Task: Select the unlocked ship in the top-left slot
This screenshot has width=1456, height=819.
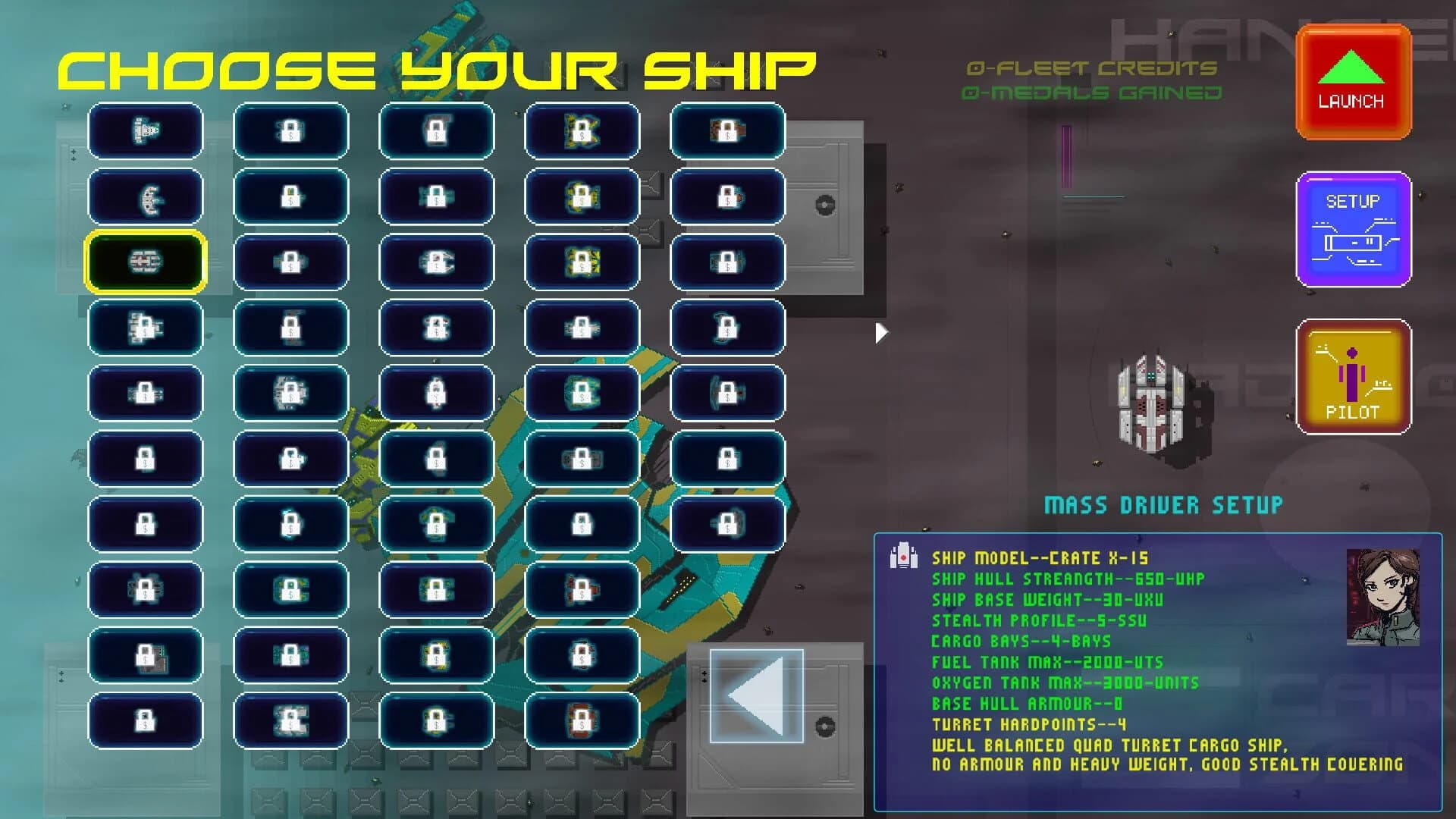Action: 146,131
